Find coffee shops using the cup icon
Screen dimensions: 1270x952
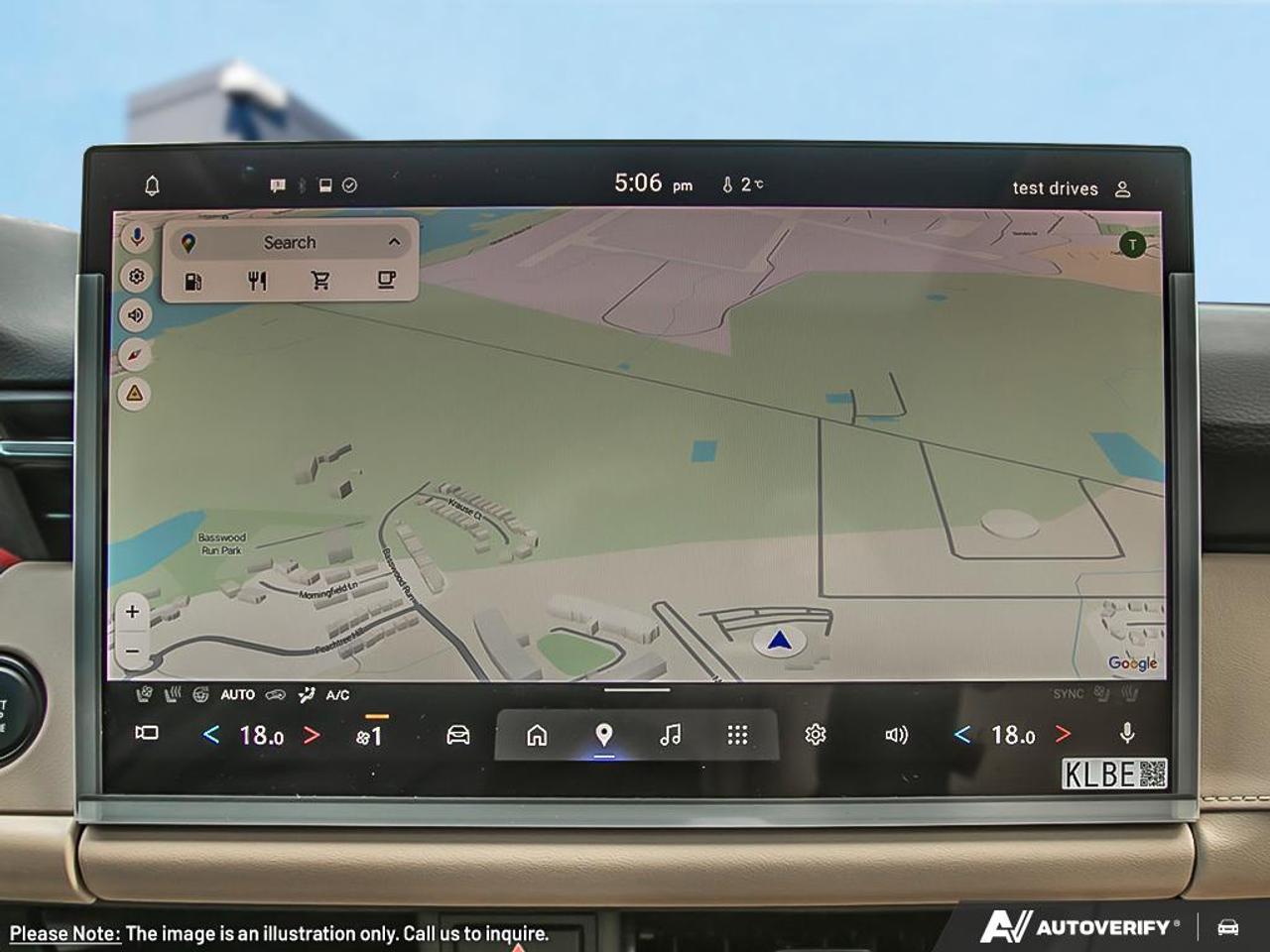click(386, 281)
